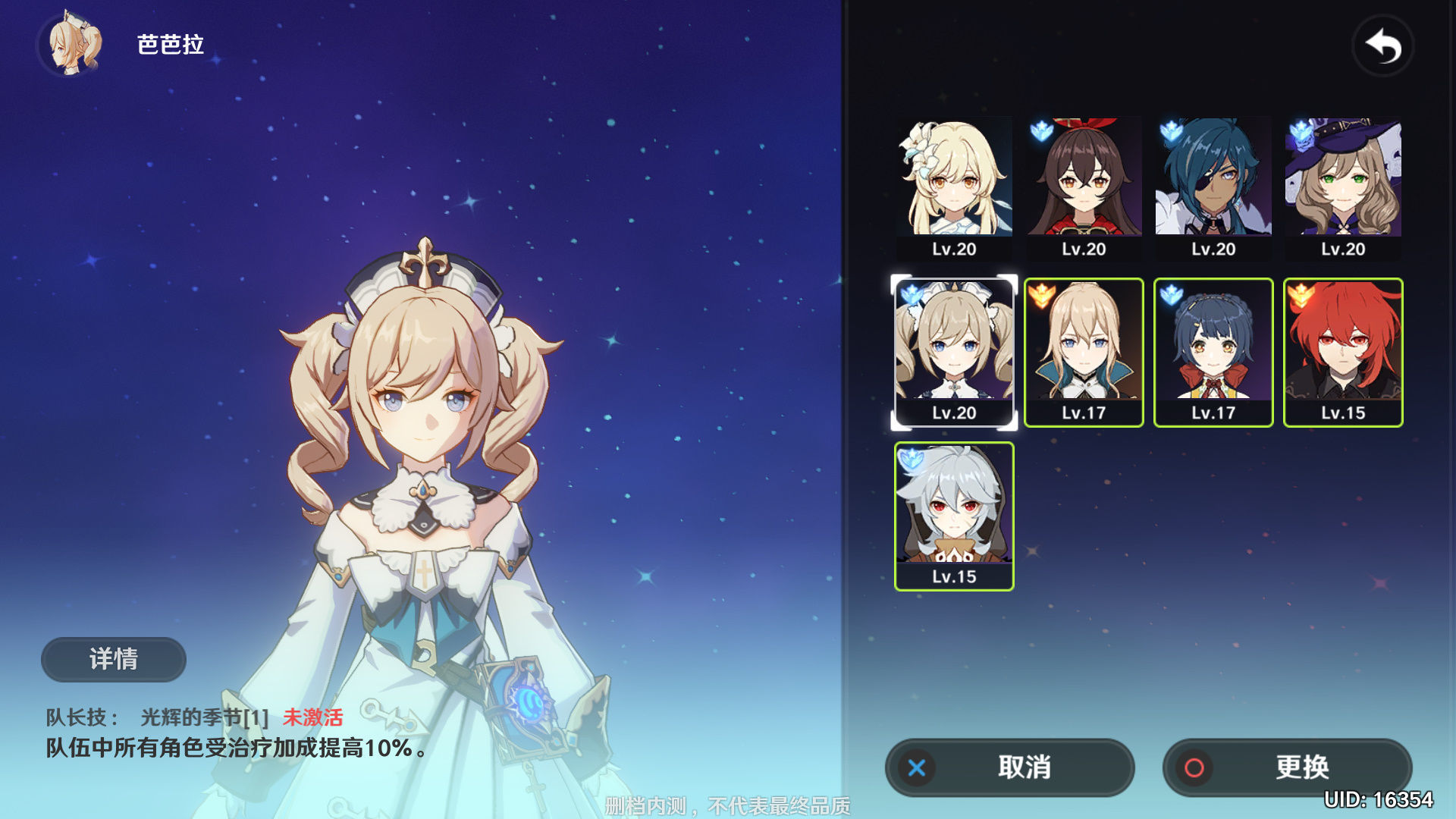This screenshot has width=1456, height=819.
Task: Go back using the return arrow
Action: 1382,47
